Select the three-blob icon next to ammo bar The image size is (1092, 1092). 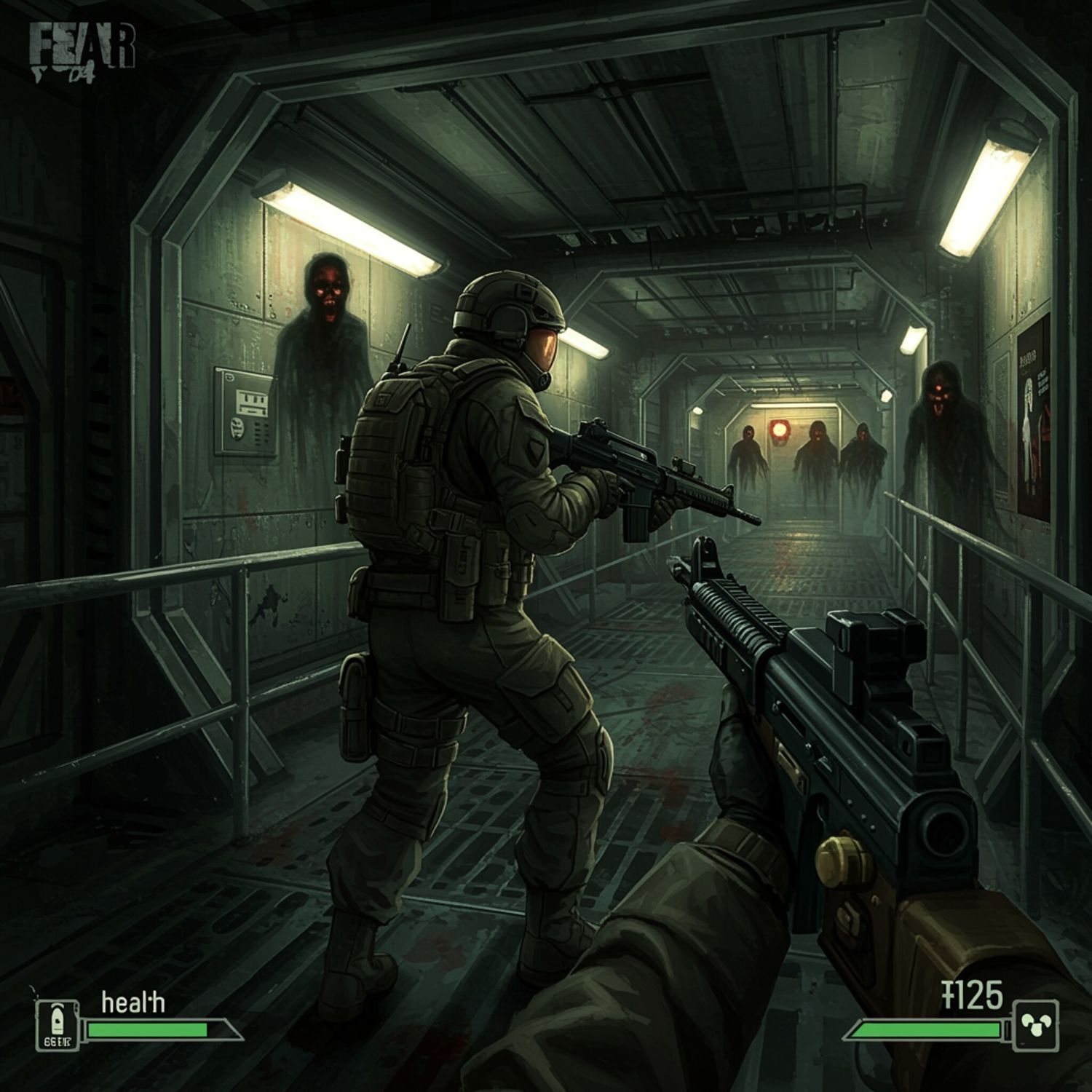point(1035,1025)
